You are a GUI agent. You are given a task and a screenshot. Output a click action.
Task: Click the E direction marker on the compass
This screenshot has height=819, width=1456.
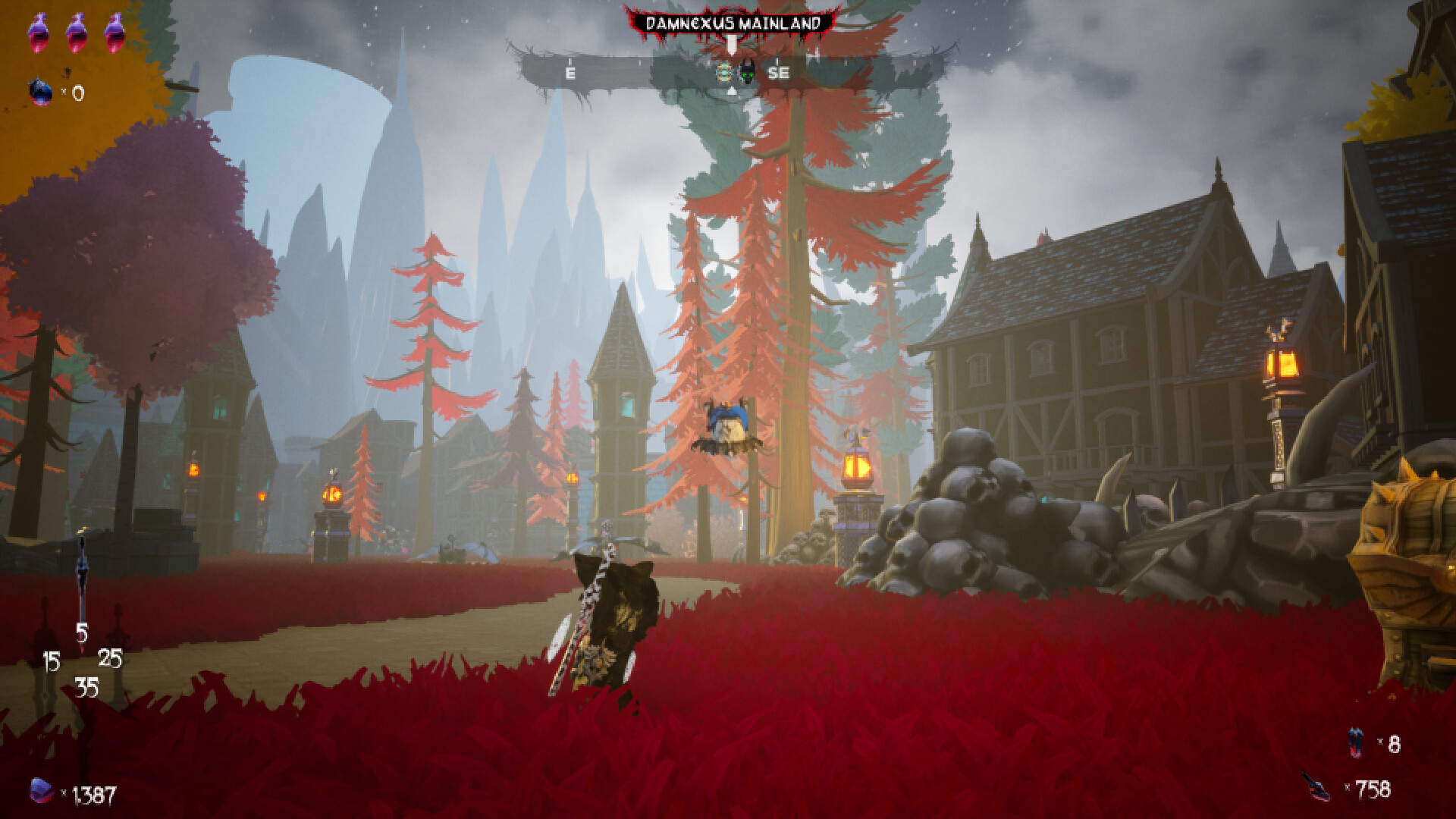click(570, 73)
